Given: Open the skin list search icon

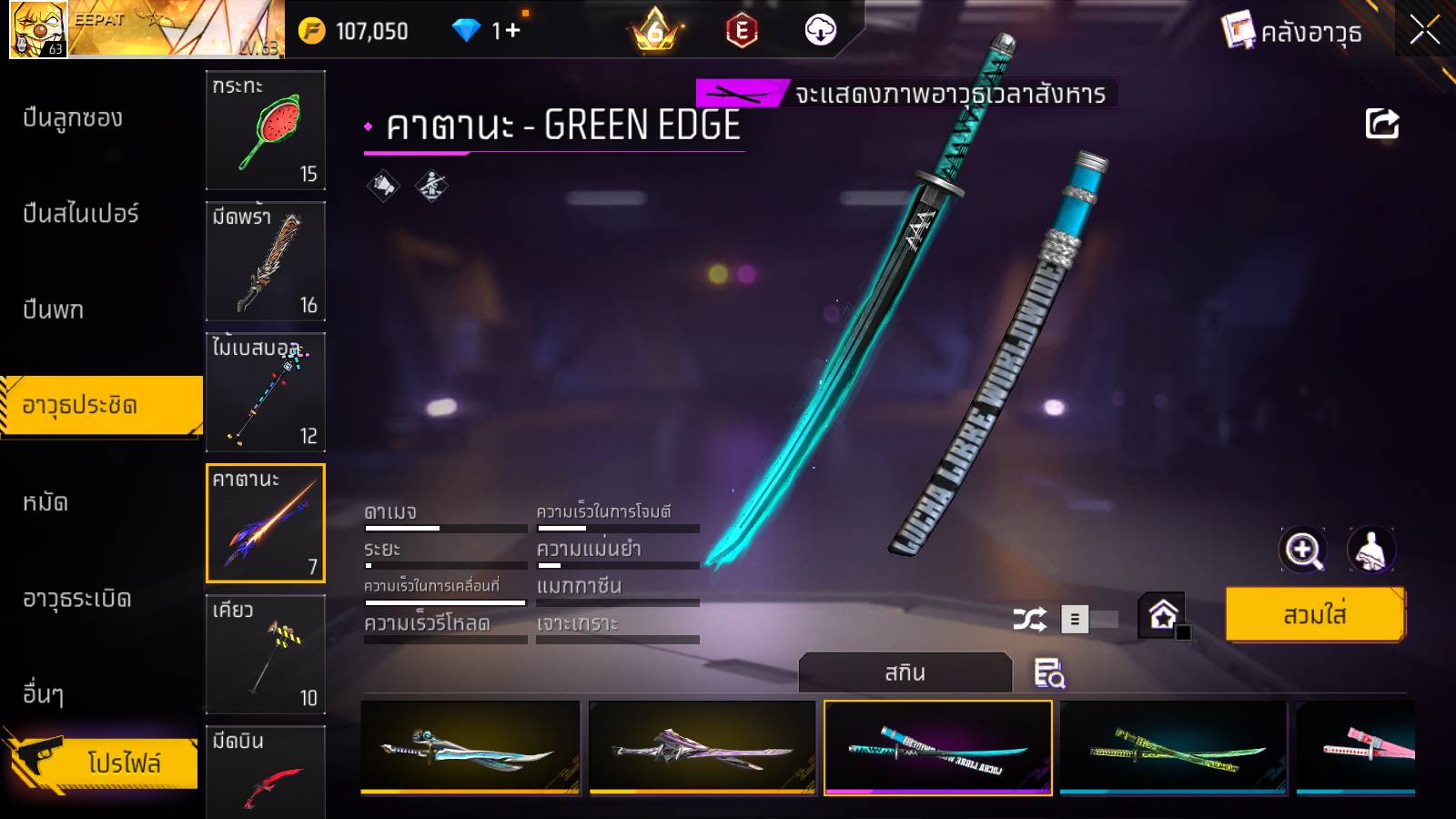Looking at the screenshot, I should click(x=1049, y=673).
